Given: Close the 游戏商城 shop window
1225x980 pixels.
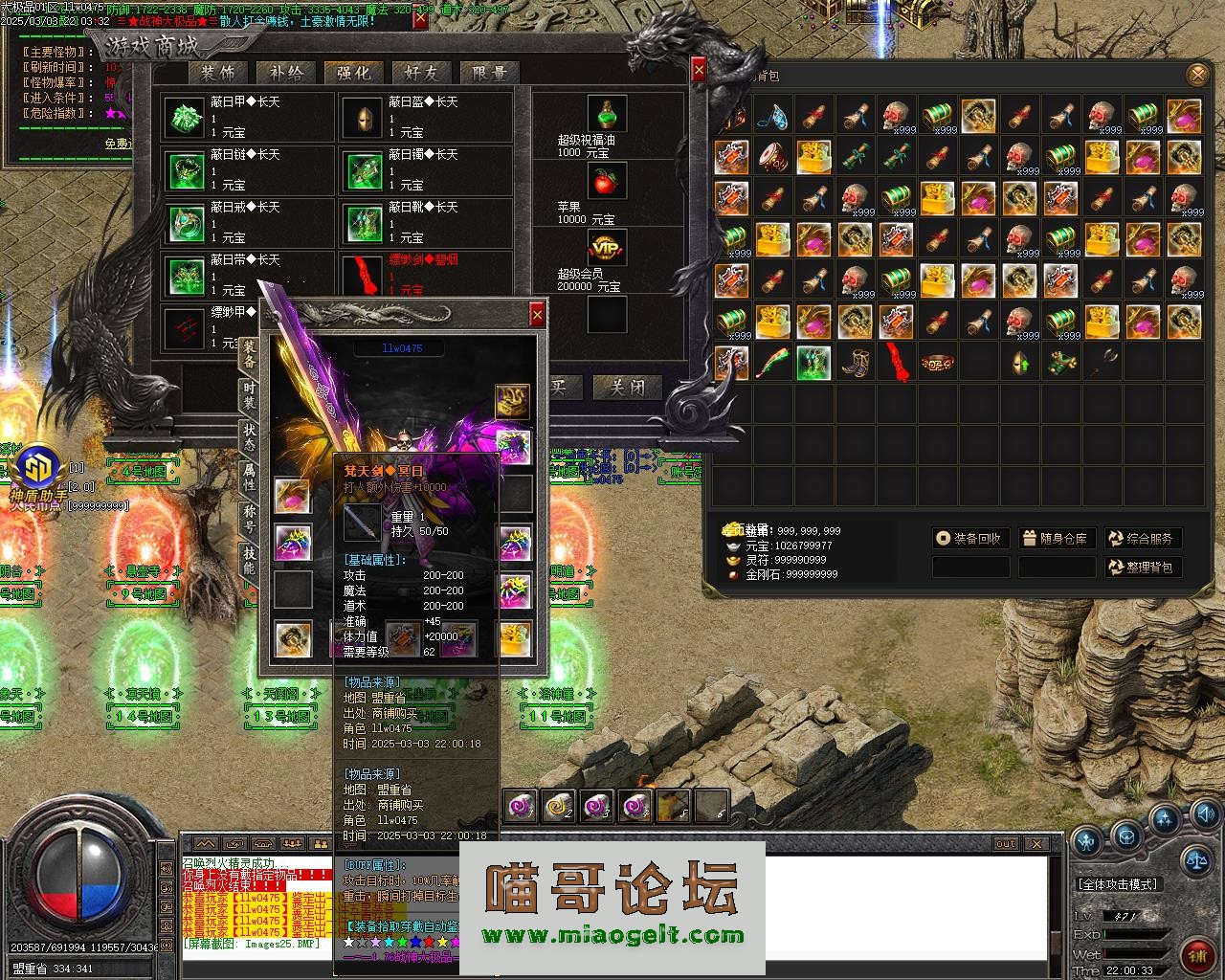Looking at the screenshot, I should tap(699, 70).
